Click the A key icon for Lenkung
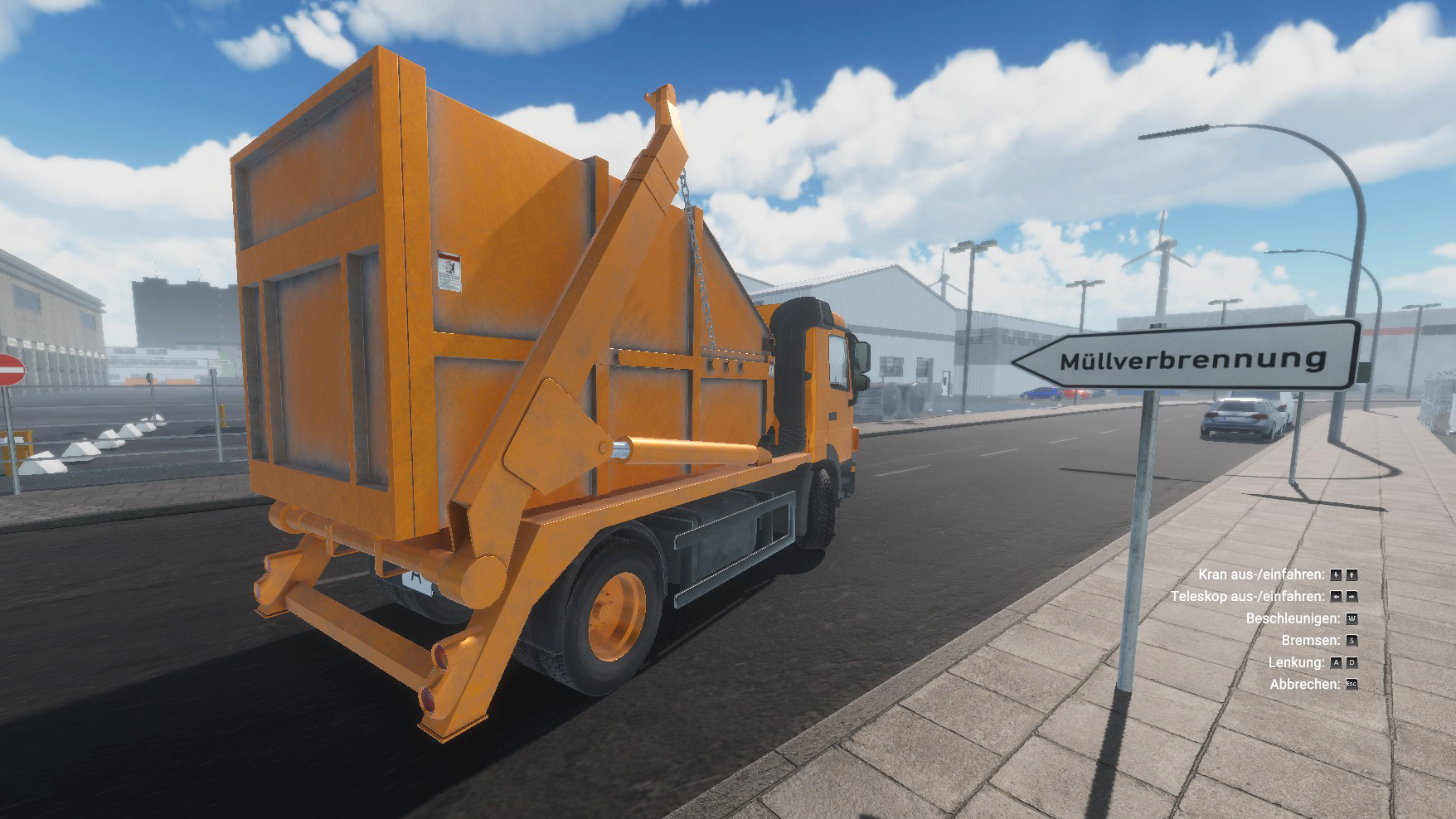 point(1336,662)
